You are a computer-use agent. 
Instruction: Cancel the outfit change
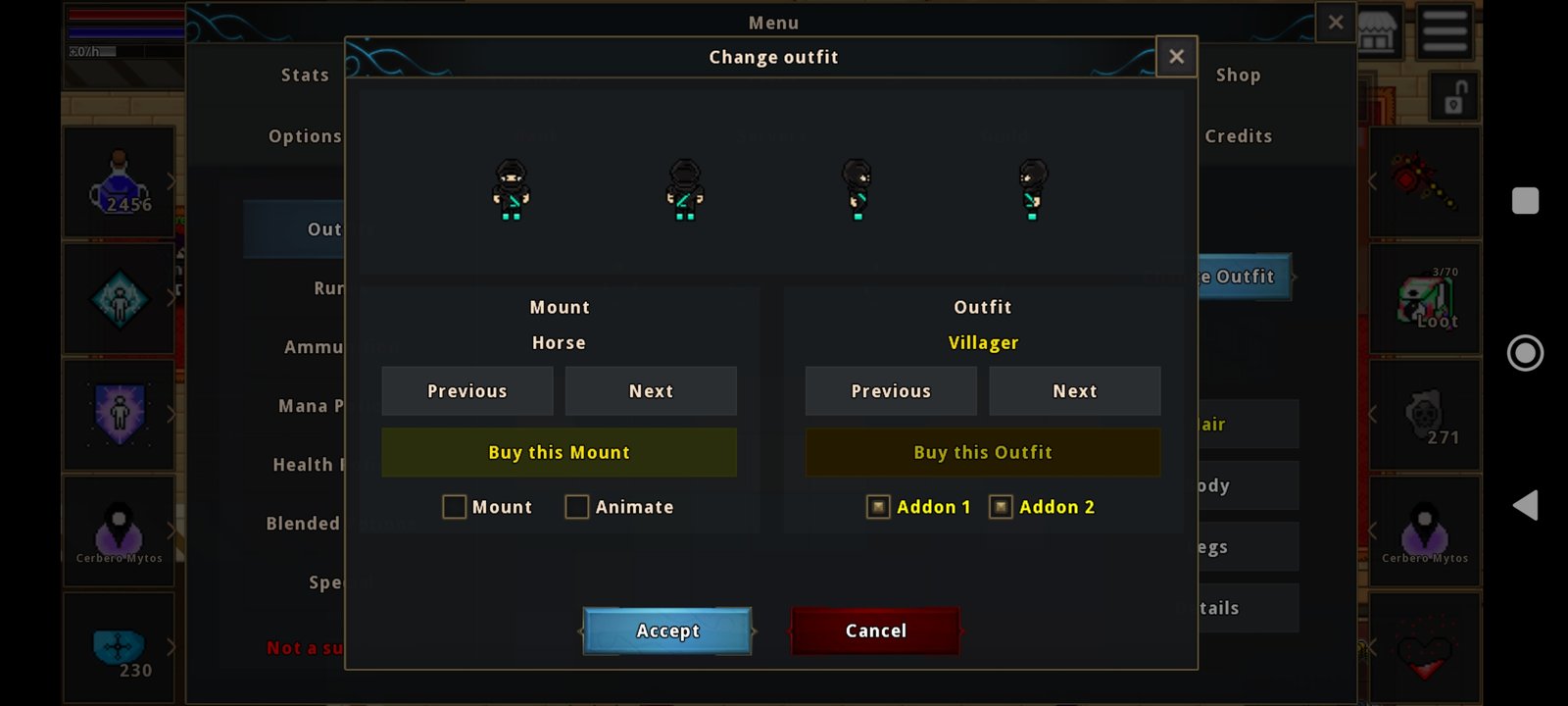[875, 630]
